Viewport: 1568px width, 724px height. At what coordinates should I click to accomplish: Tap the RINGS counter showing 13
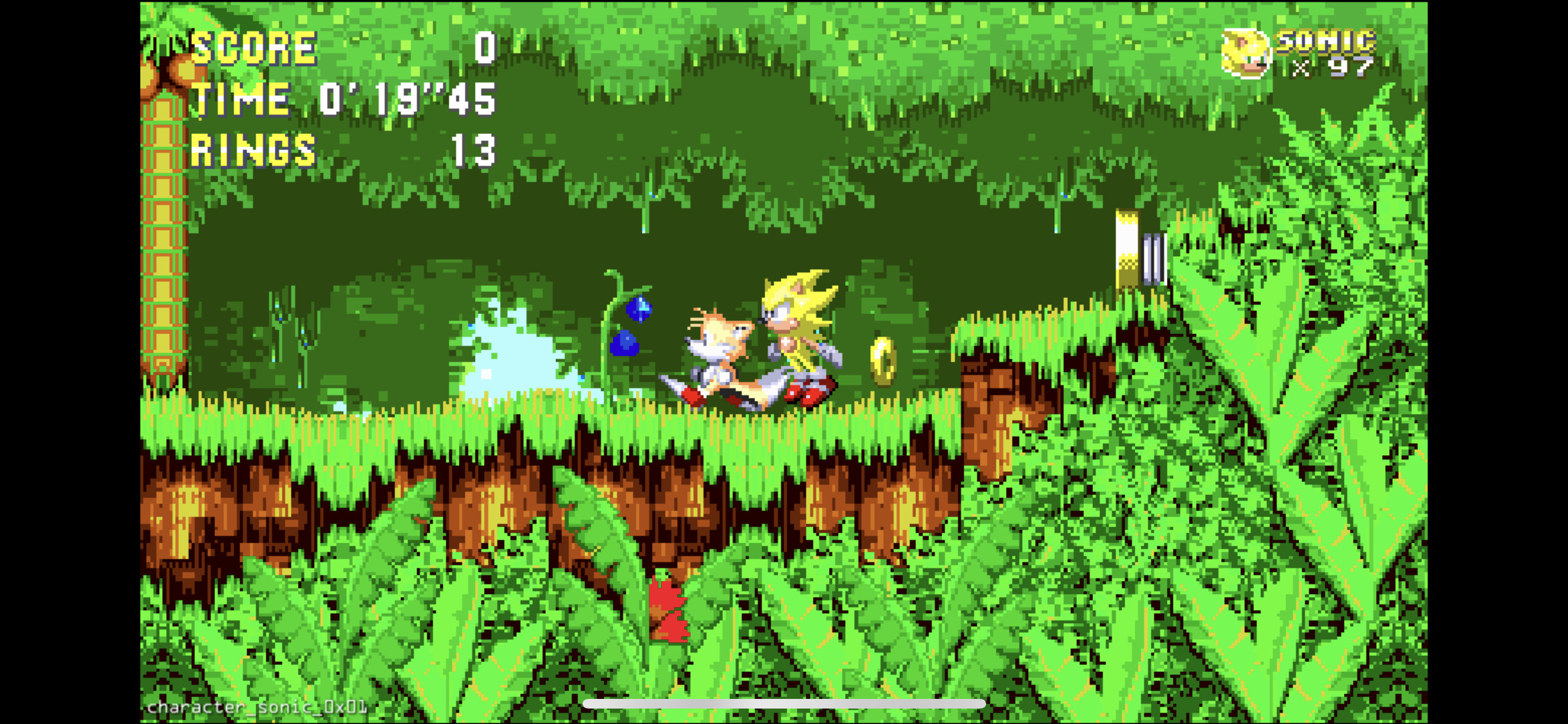point(474,151)
